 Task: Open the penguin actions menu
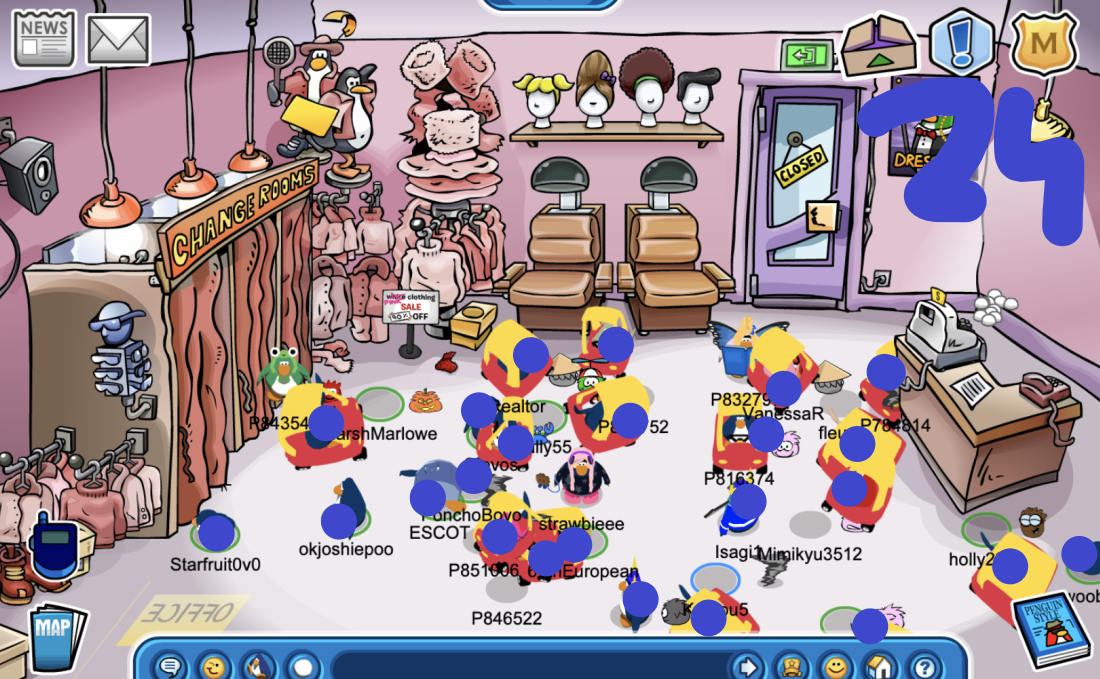[x=258, y=665]
